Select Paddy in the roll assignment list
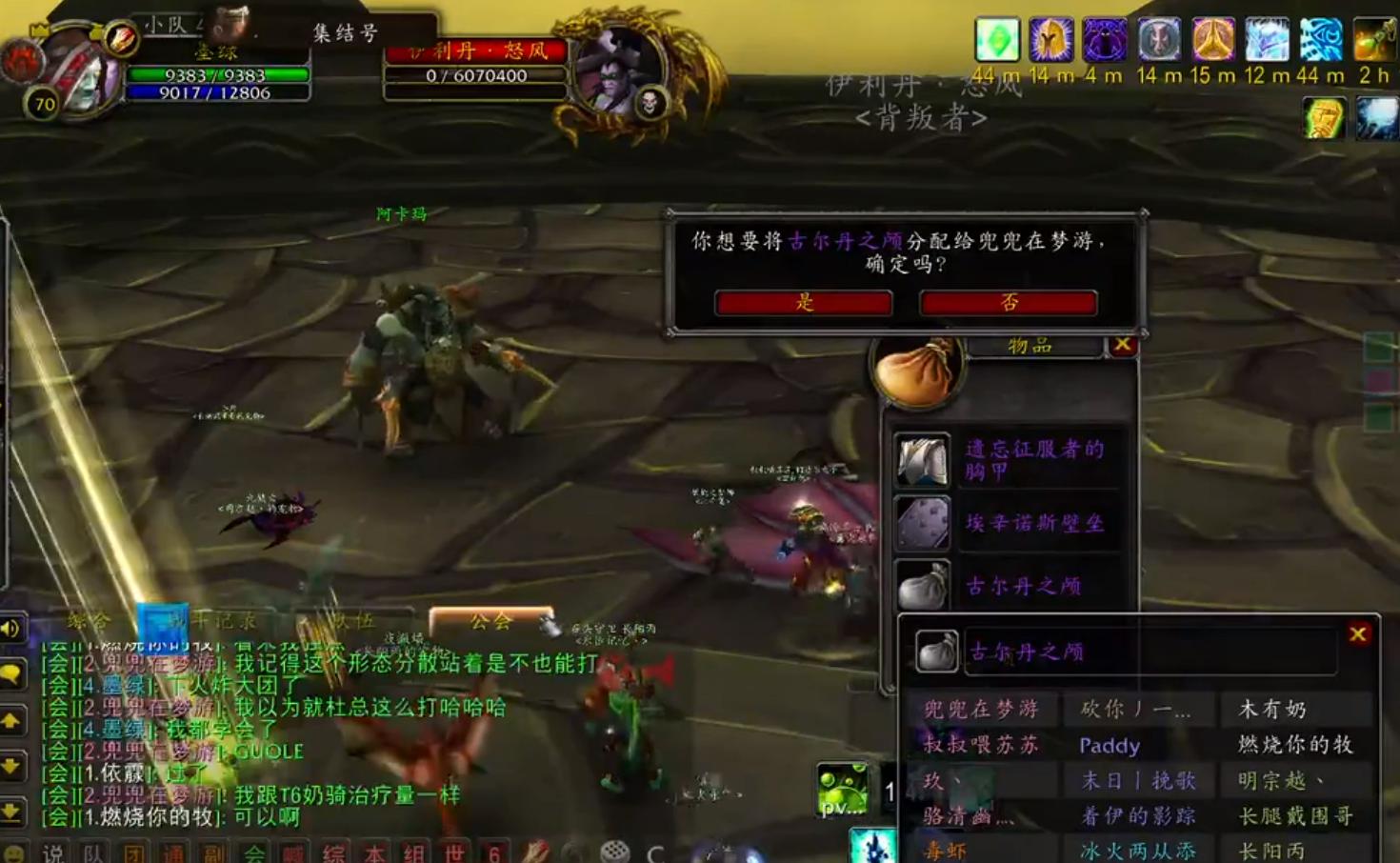Viewport: 1400px width, 863px height. point(1110,746)
